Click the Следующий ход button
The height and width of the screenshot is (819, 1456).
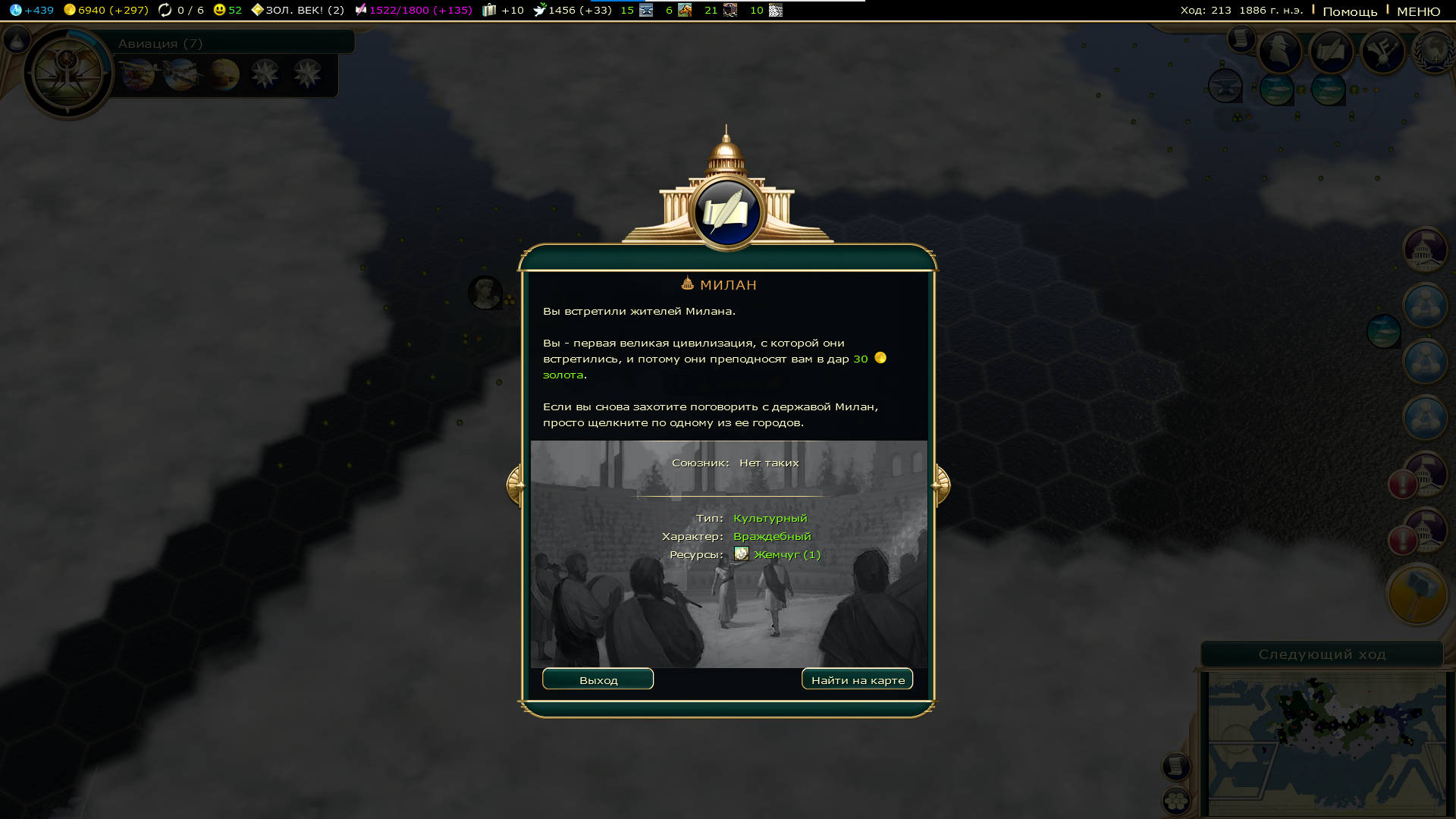pyautogui.click(x=1322, y=654)
